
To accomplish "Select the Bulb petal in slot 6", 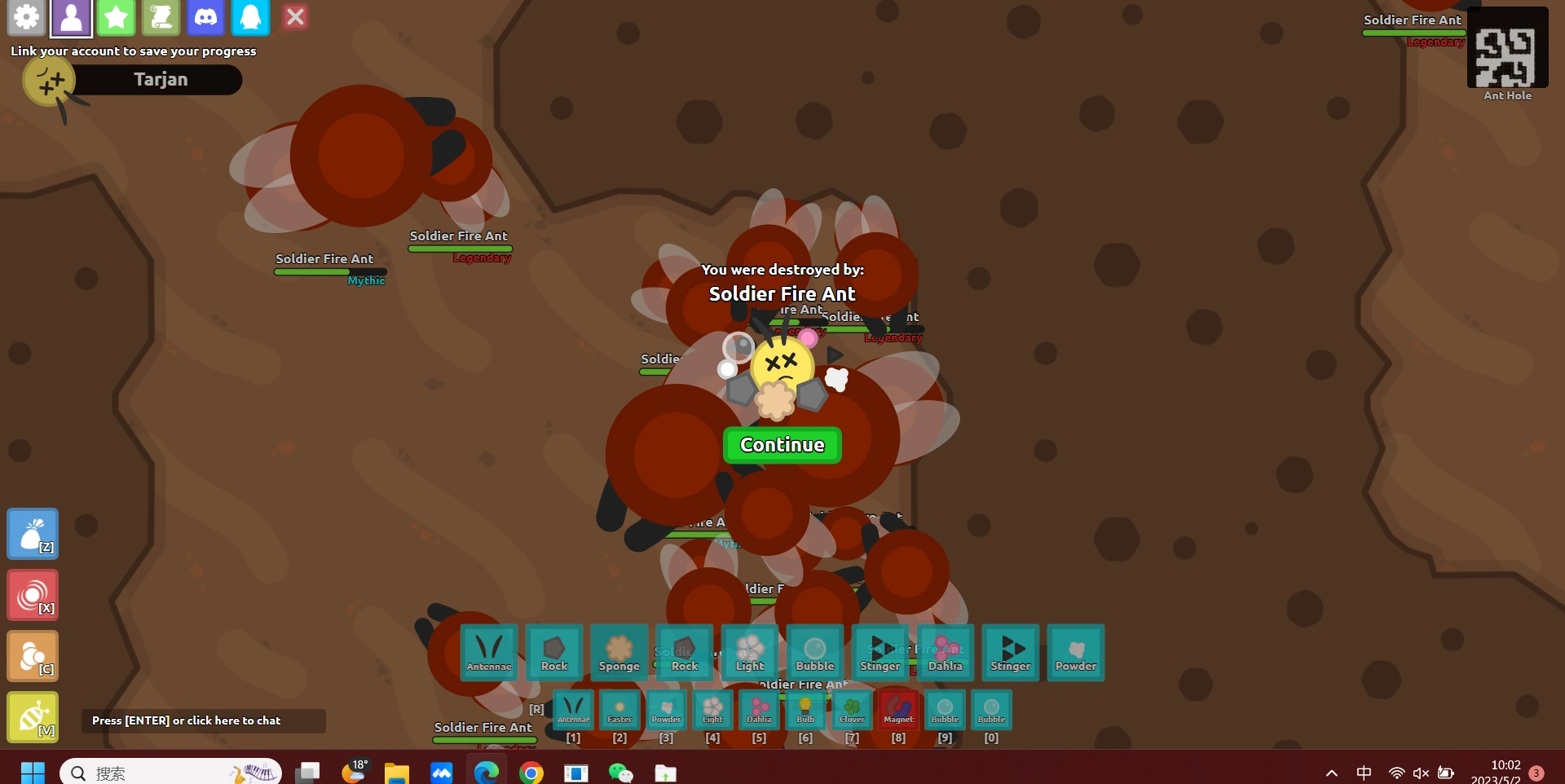I will 805,710.
